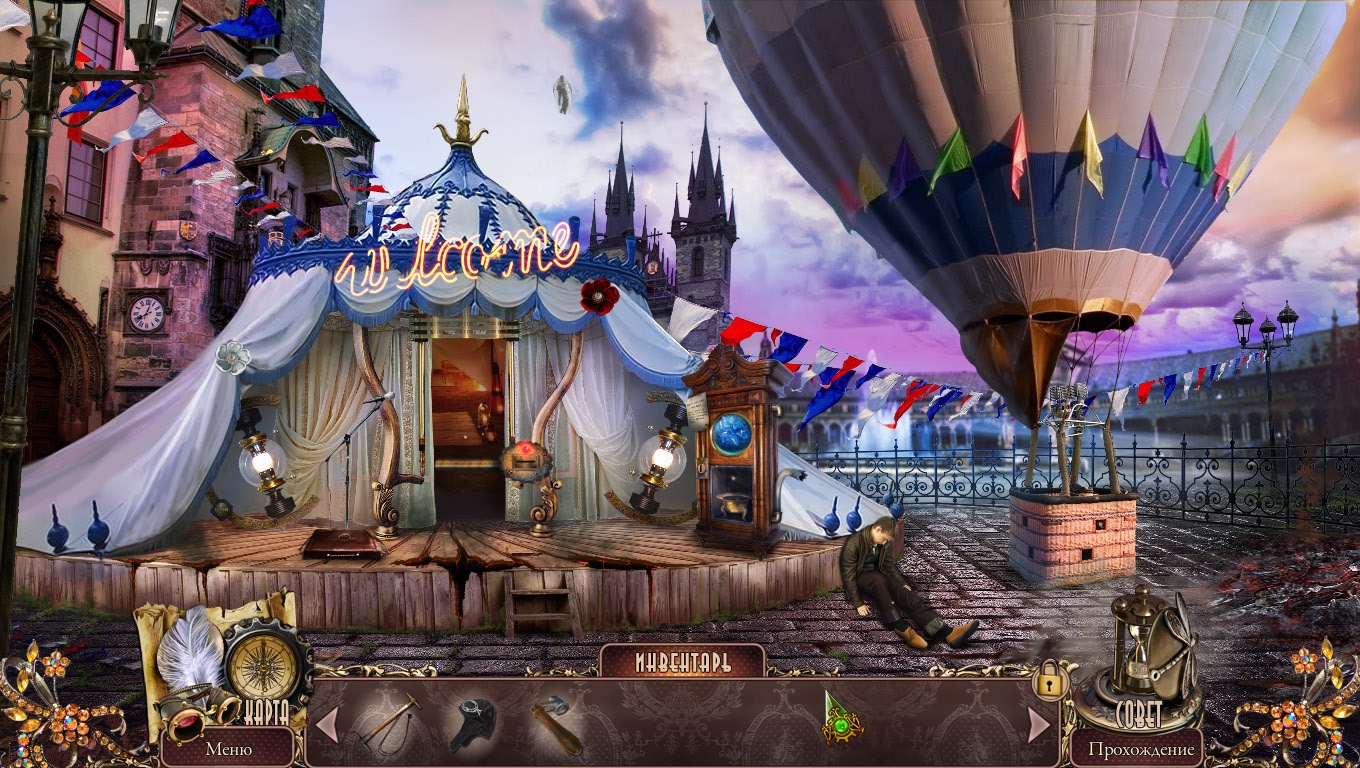This screenshot has width=1360, height=768.
Task: Open the journal with the feather quill
Action: [x=192, y=652]
